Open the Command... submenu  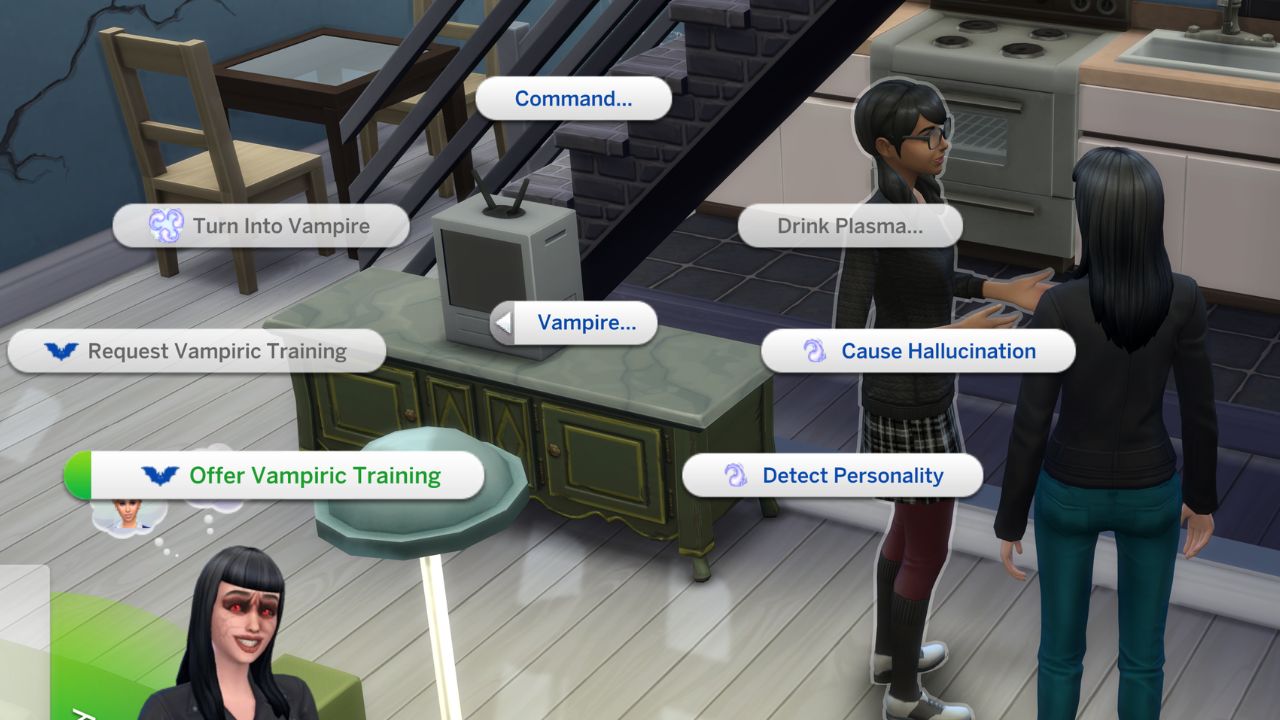click(573, 98)
